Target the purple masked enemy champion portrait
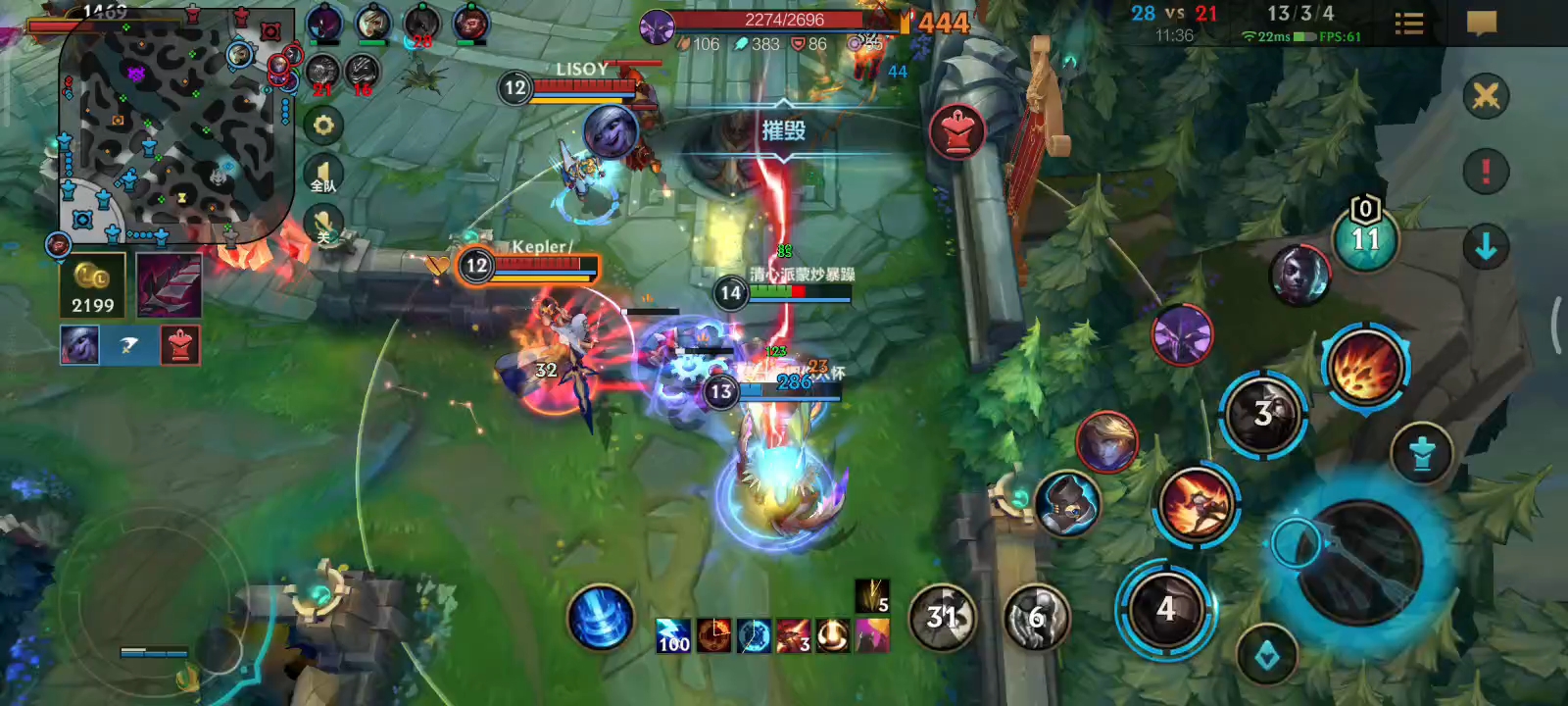1568x706 pixels. coord(1183,334)
